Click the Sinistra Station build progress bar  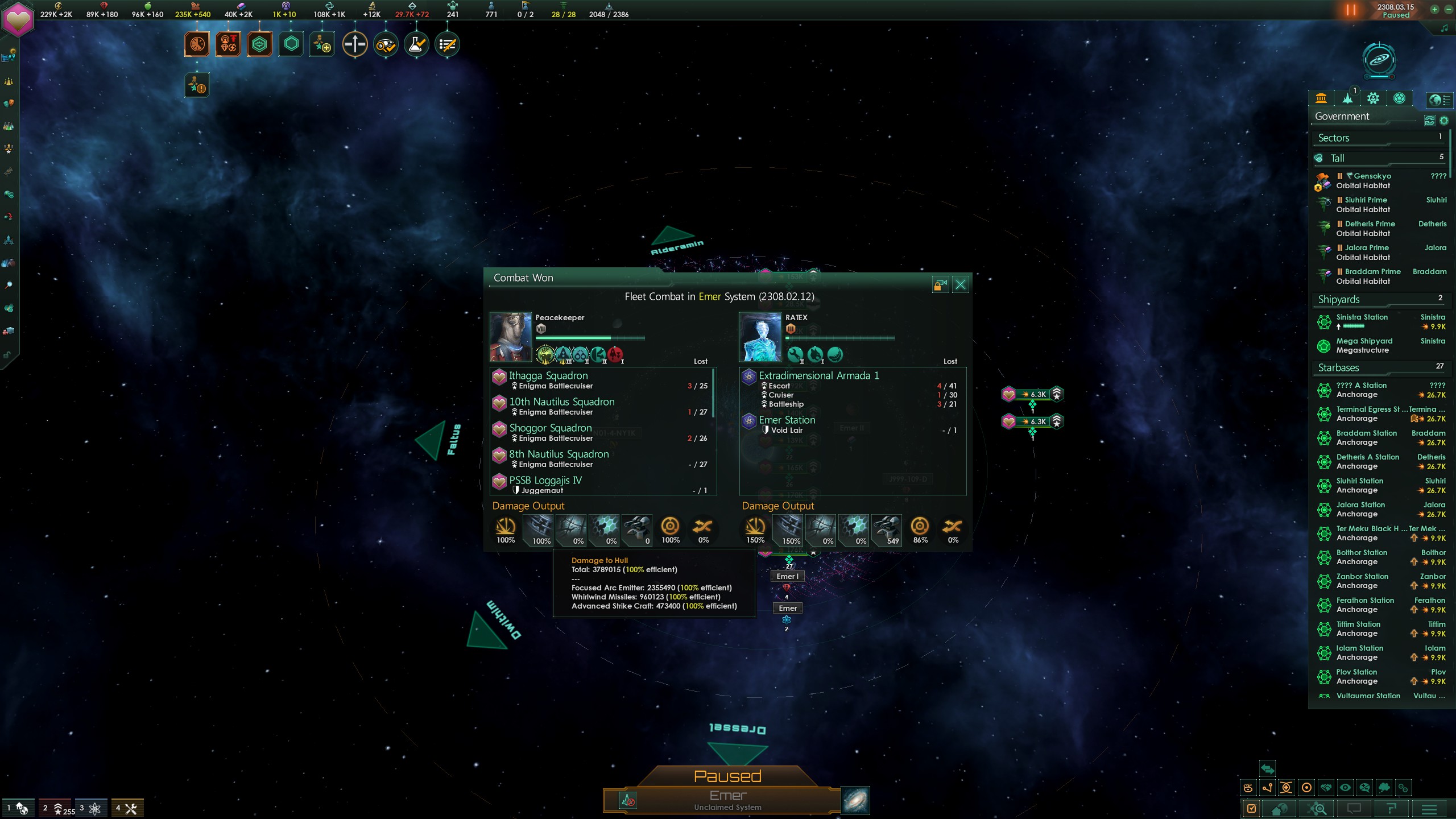click(1352, 326)
